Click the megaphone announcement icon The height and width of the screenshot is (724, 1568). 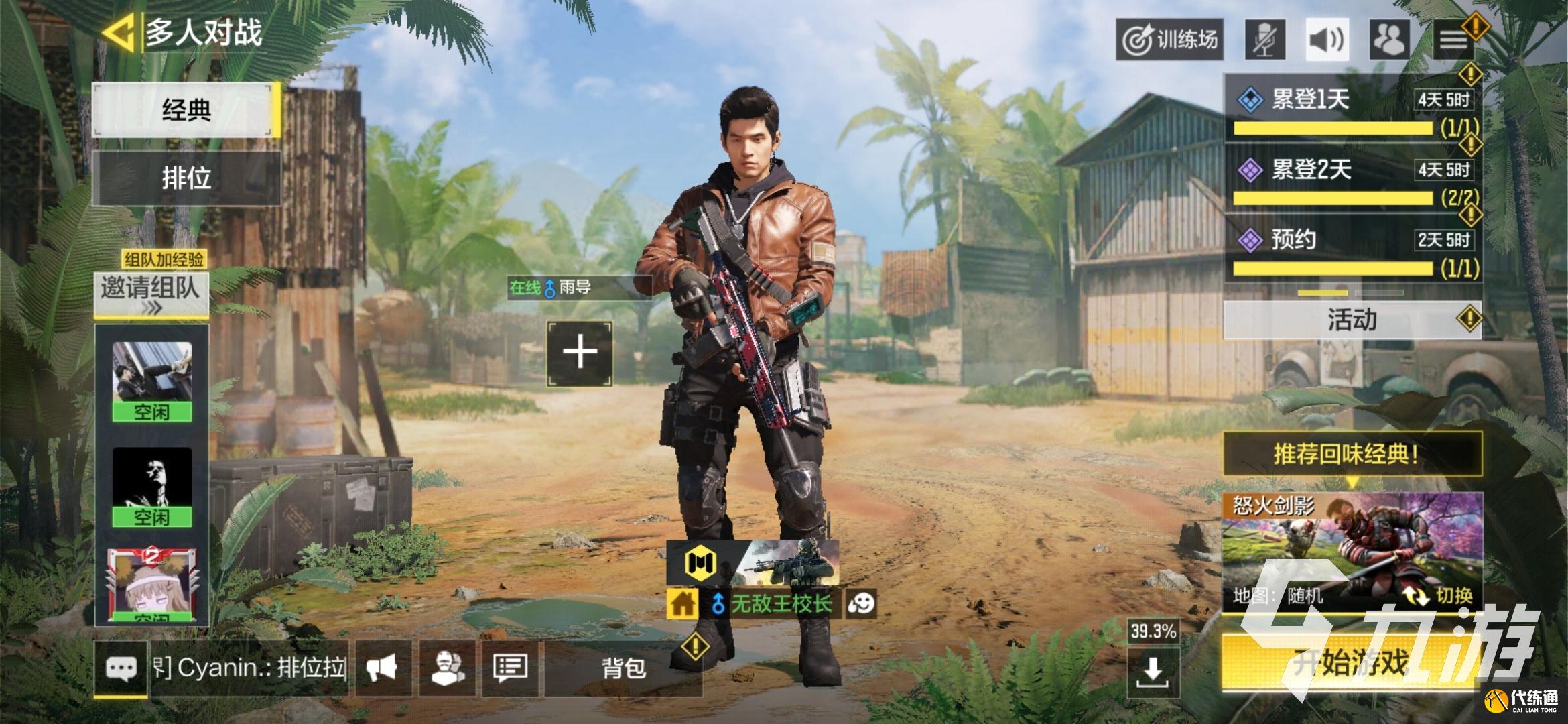pyautogui.click(x=382, y=668)
